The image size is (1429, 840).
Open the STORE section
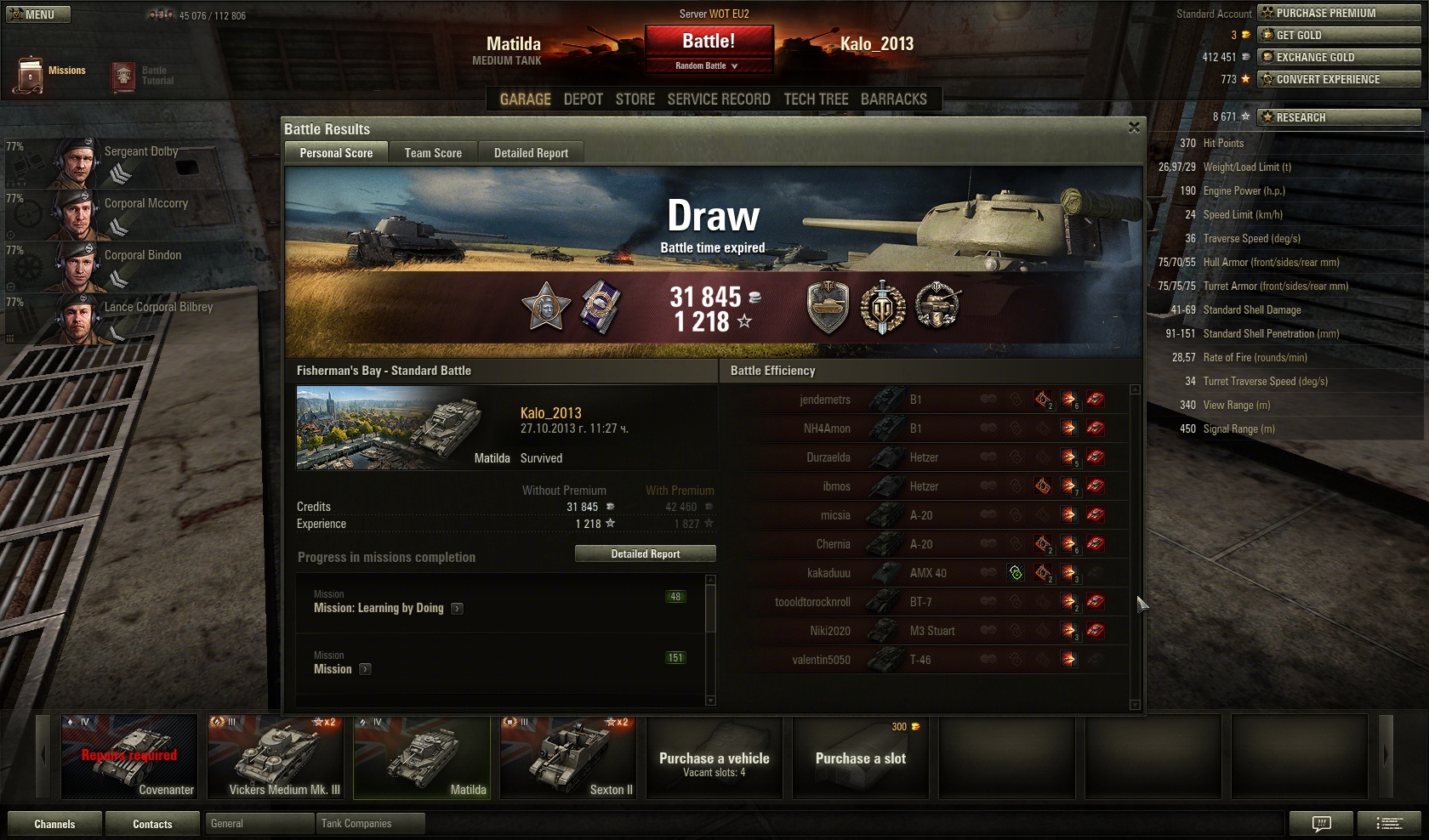(635, 99)
